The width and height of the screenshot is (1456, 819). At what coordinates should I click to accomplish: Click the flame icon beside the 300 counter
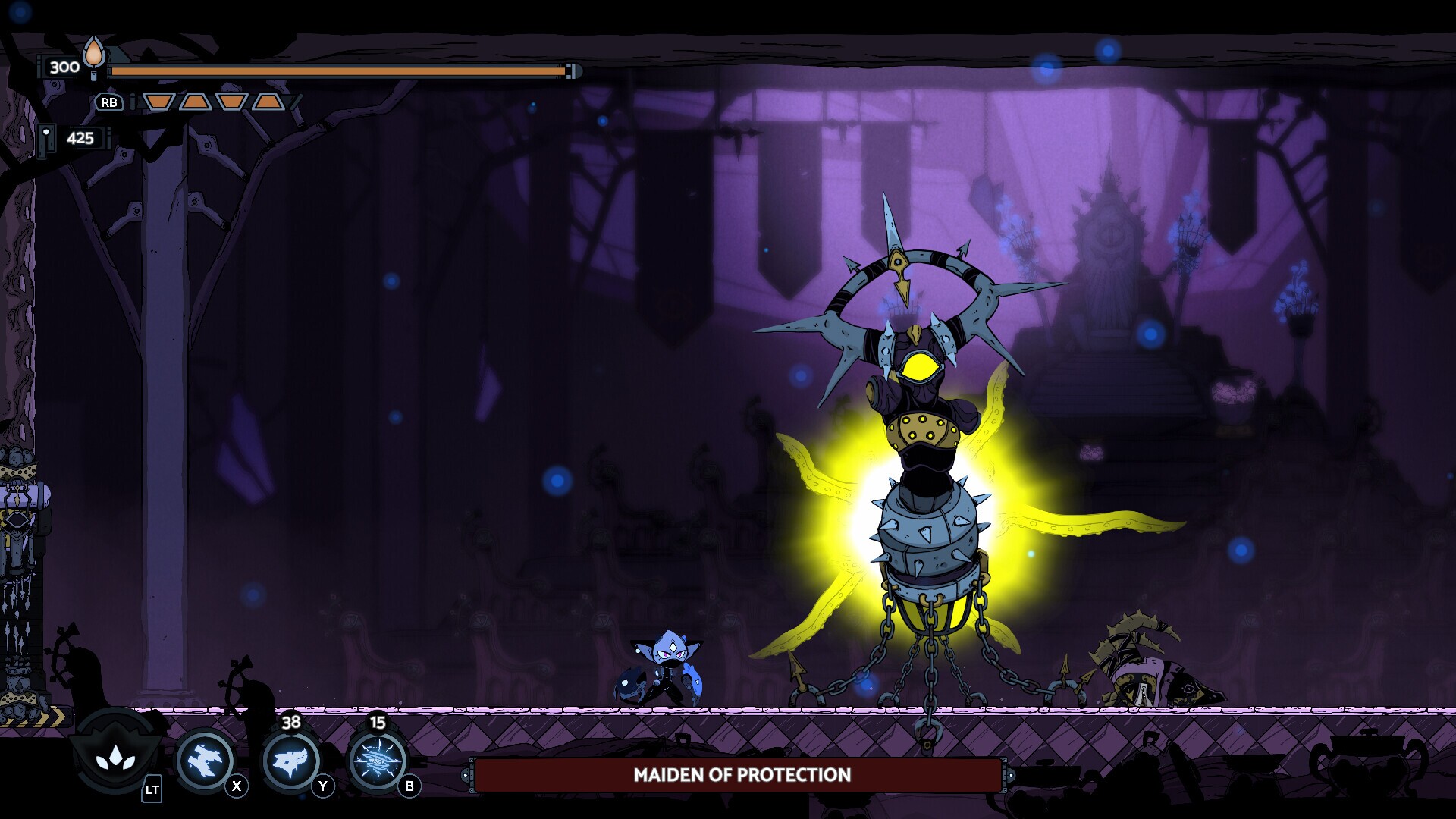[93, 57]
